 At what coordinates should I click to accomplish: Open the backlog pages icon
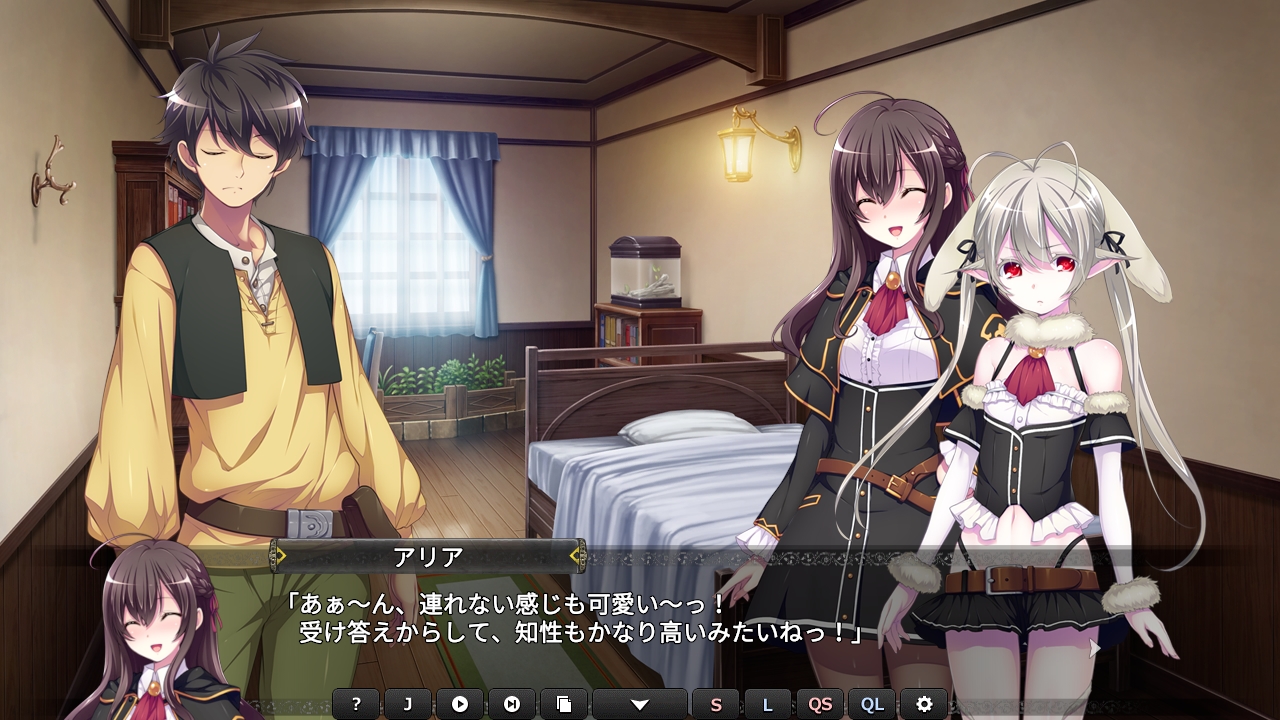pos(564,704)
